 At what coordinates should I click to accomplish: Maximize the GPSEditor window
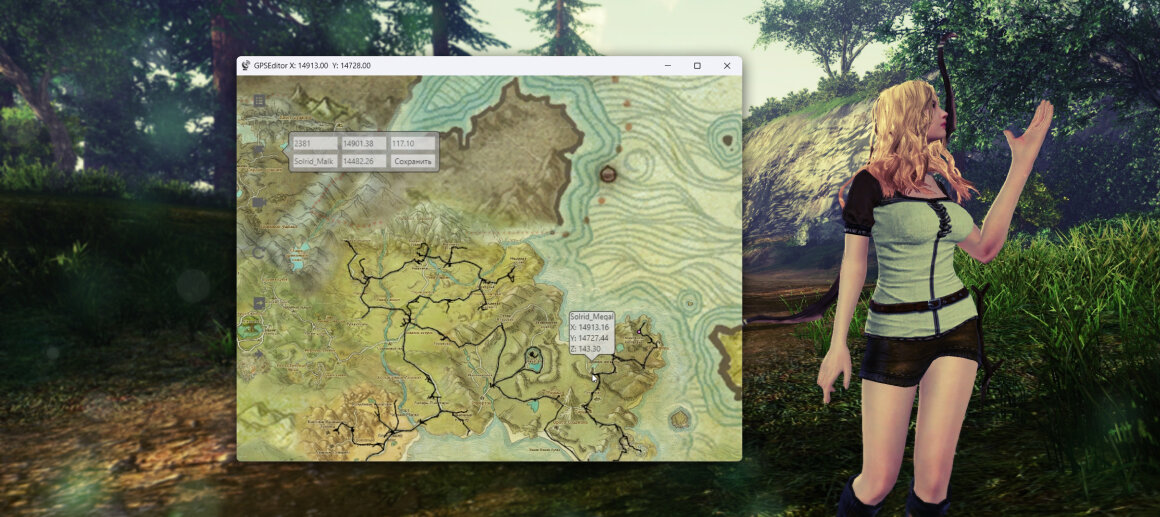697,66
